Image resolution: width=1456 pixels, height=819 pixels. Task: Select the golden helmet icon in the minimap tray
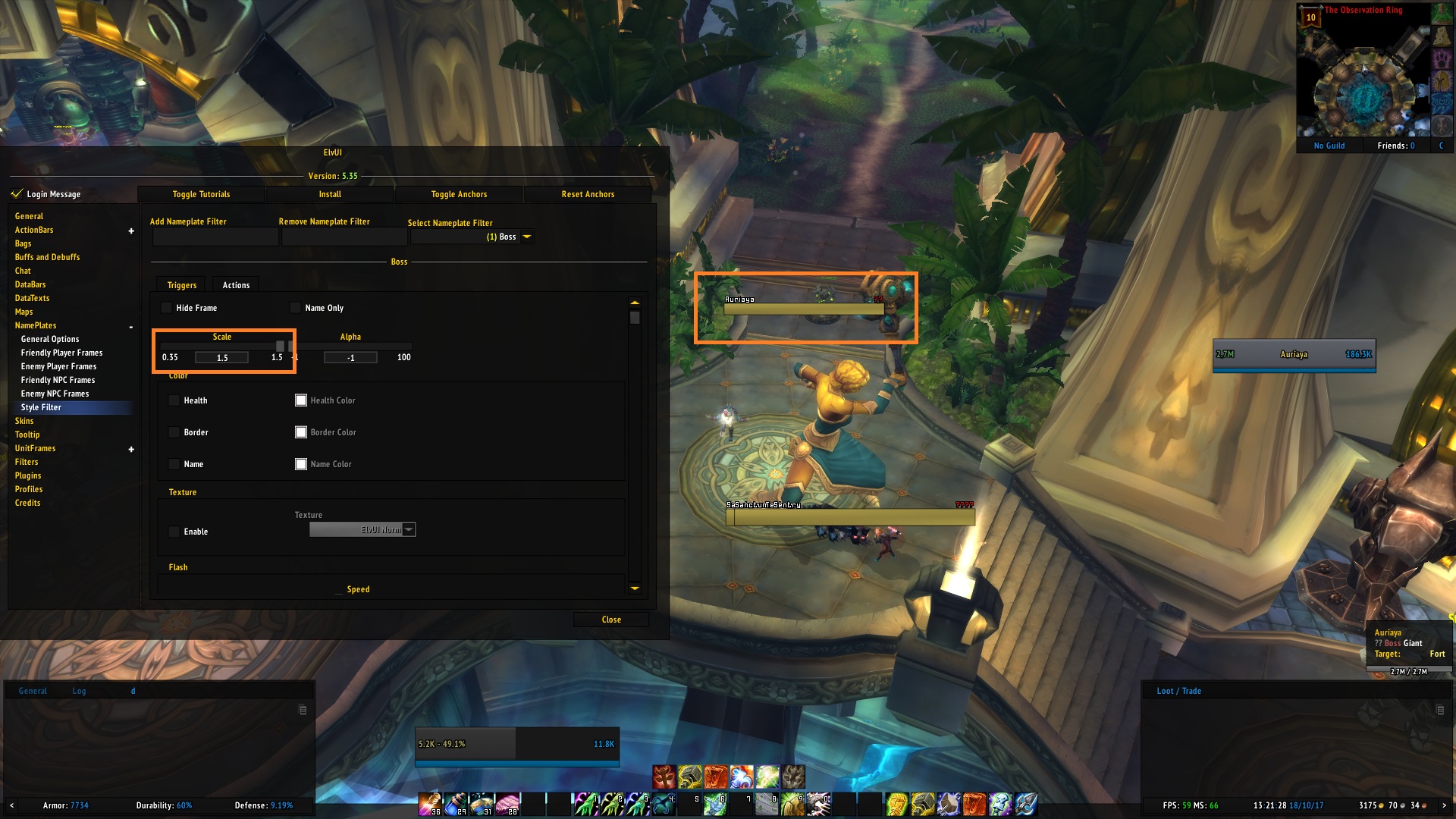[x=1442, y=80]
